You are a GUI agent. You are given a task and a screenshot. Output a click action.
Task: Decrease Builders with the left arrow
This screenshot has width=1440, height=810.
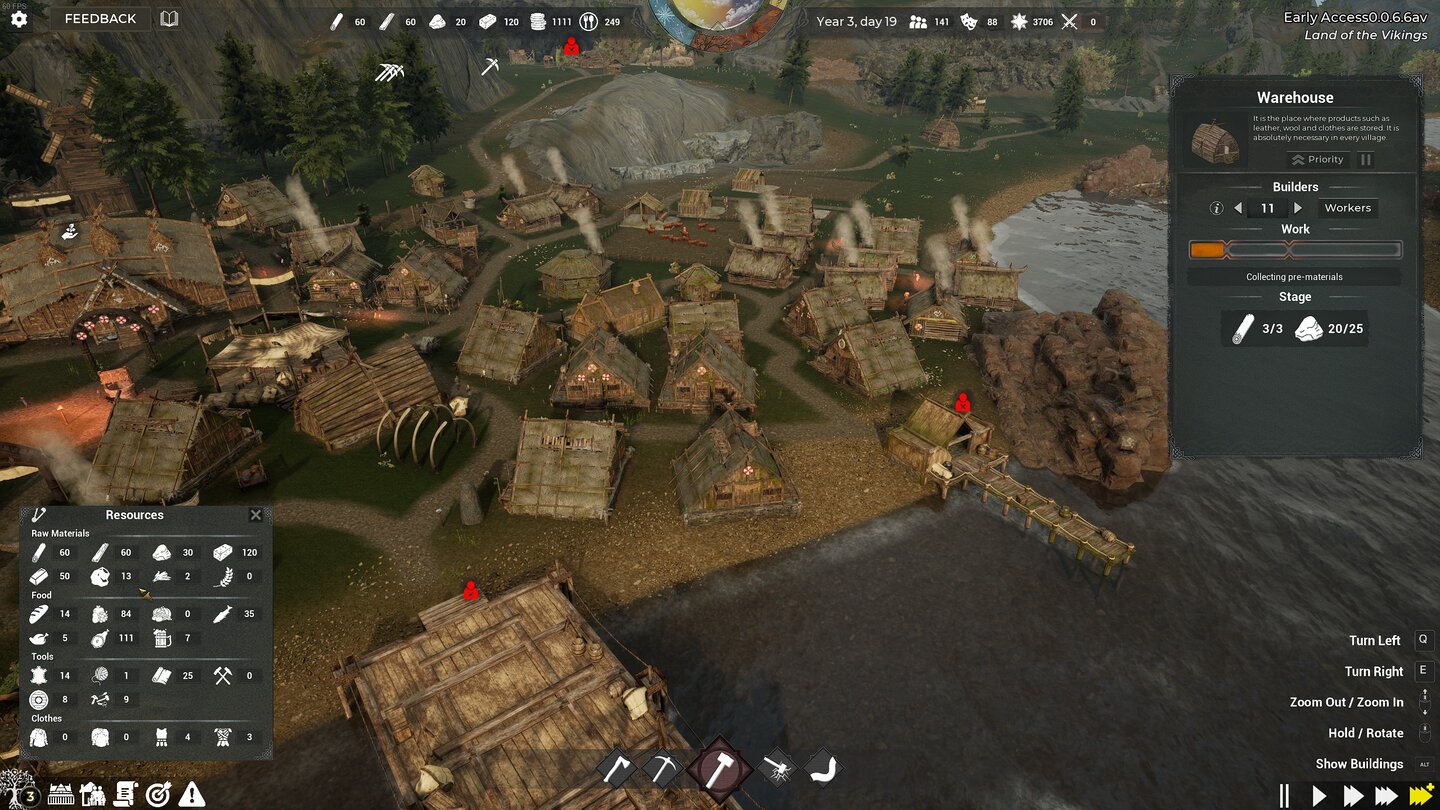(1238, 208)
